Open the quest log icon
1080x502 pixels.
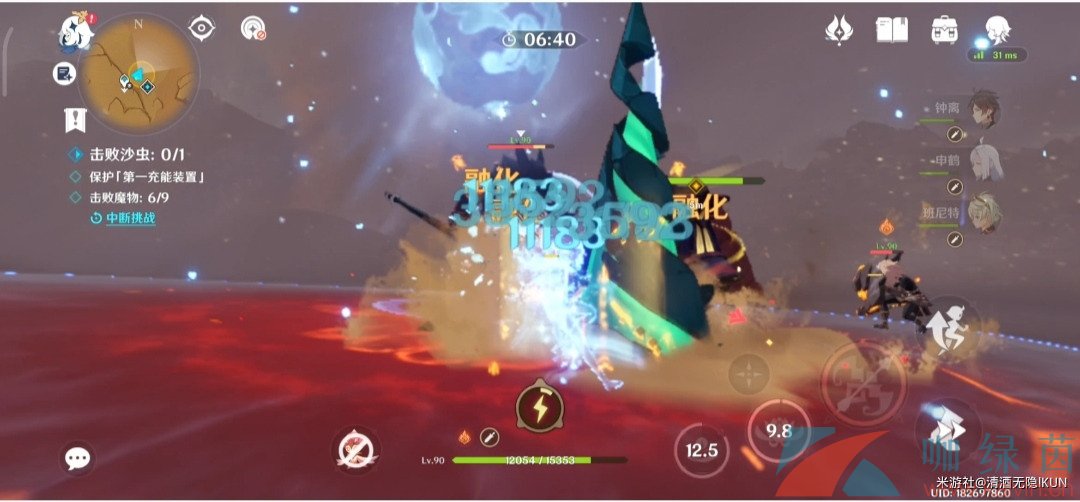pyautogui.click(x=65, y=73)
